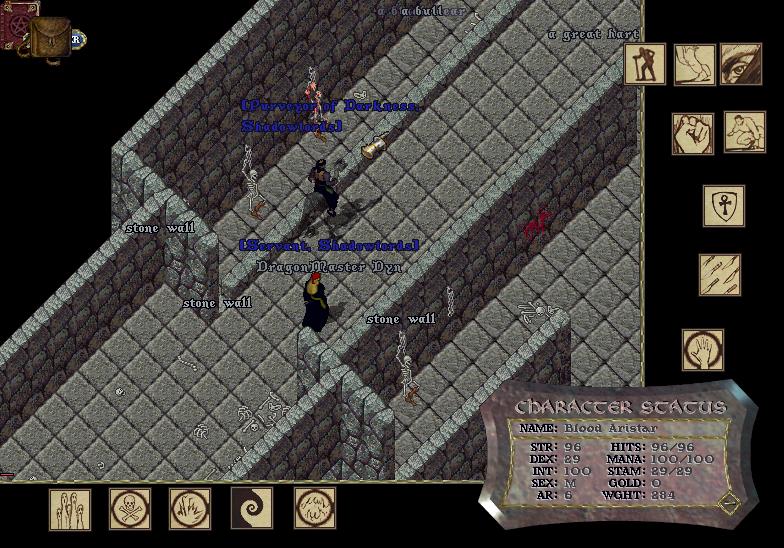784x548 pixels.
Task: Open the red pentagram spellbook
Action: 17,18
